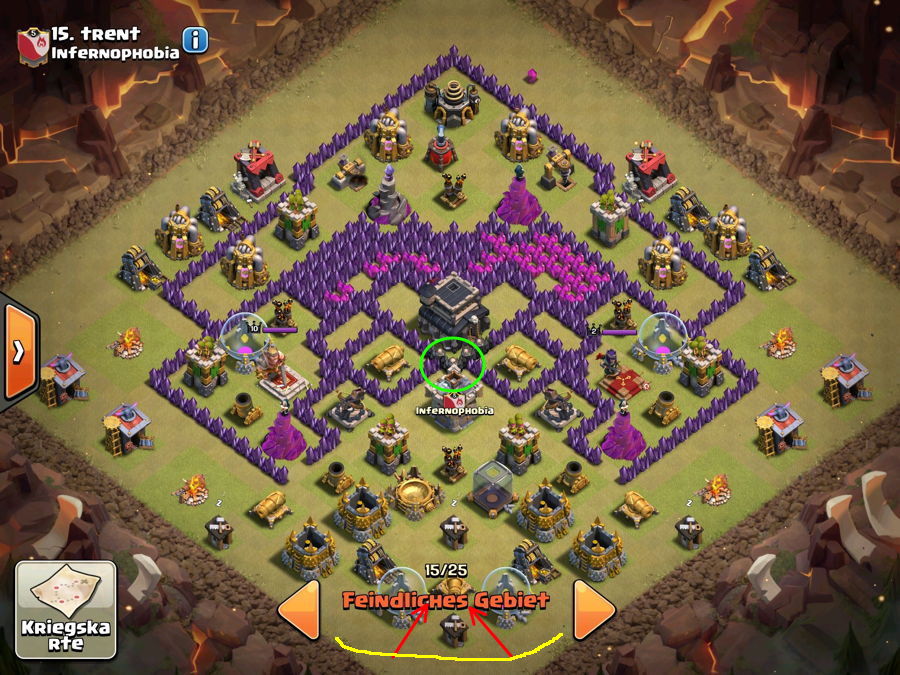
Task: Expand the orange side panel arrow
Action: coord(18,352)
